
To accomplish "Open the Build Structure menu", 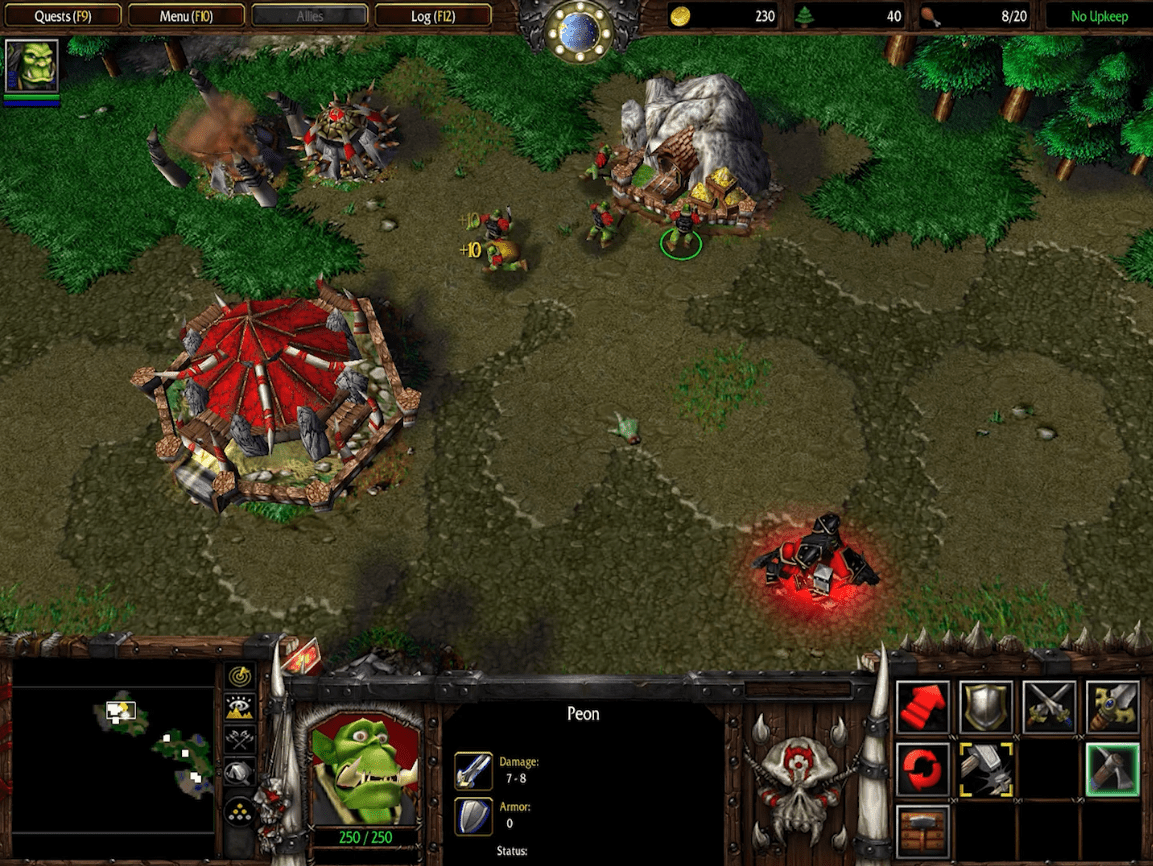I will (922, 830).
